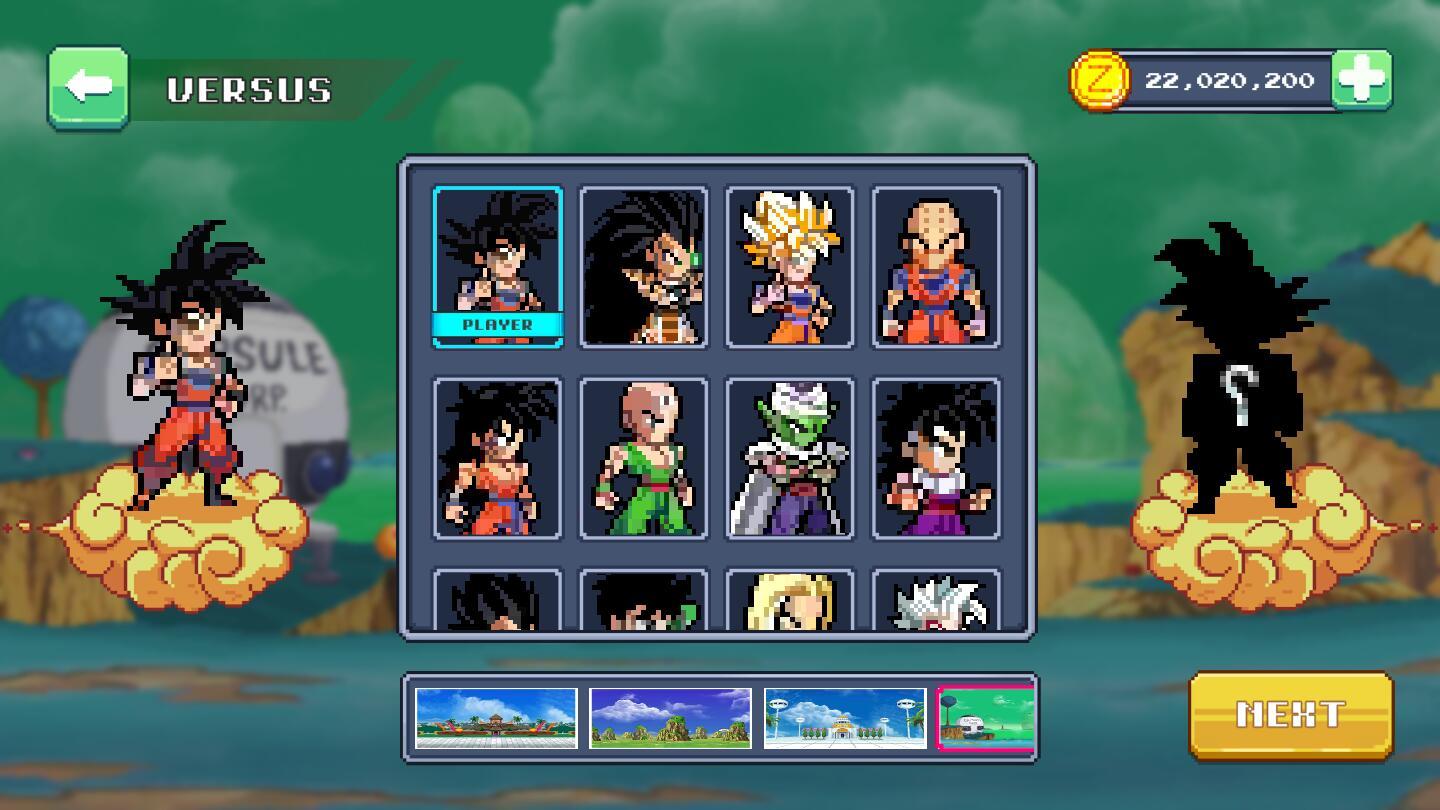Viewport: 1440px width, 810px height.
Task: Pick the black-haired fighter in purple pants
Action: click(935, 459)
